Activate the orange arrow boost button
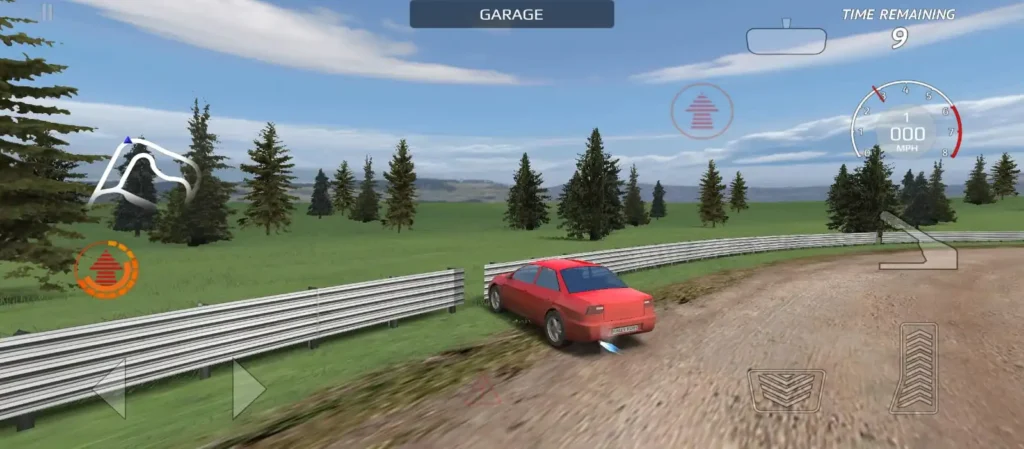 (106, 269)
